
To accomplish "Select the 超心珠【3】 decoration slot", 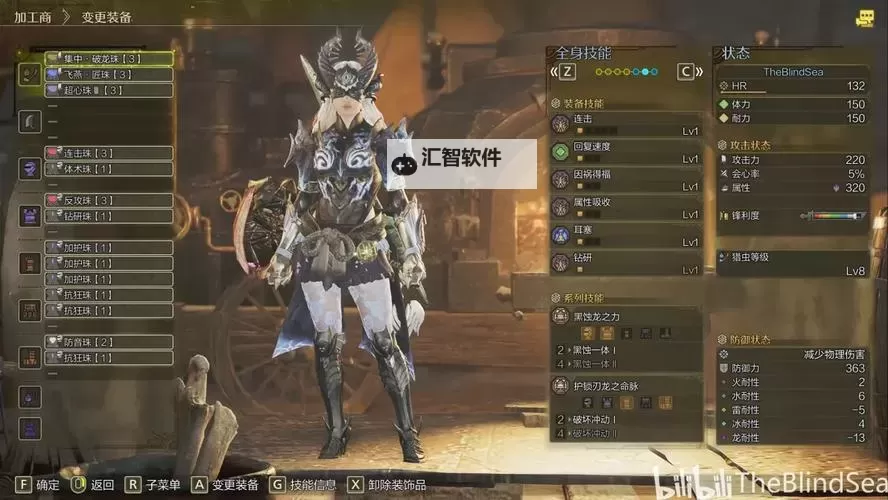I will pos(108,90).
